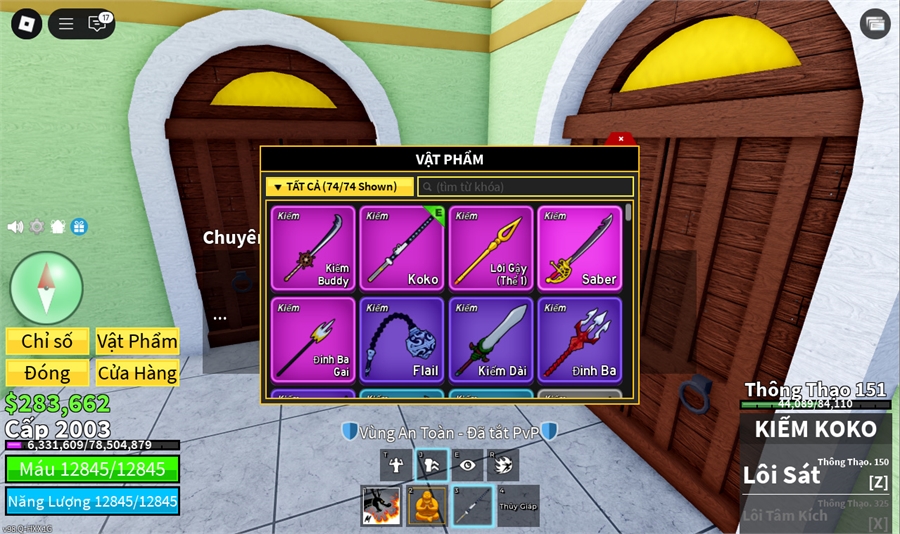Select the Lôi Gậy (Thế 1) weapon
Image resolution: width=900 pixels, height=534 pixels.
coord(490,248)
